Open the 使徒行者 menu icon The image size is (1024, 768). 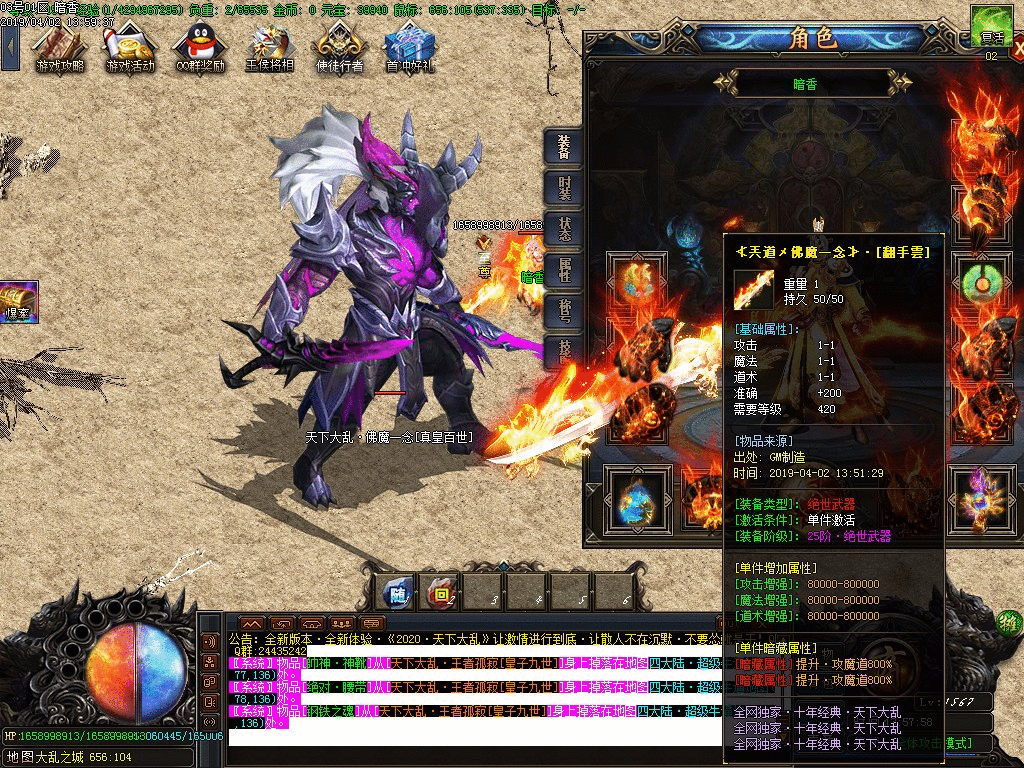click(339, 46)
